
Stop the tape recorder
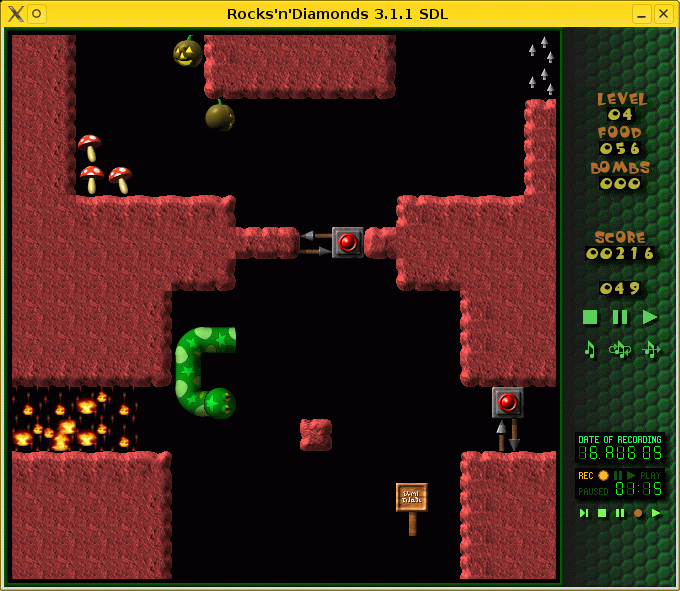coord(602,513)
